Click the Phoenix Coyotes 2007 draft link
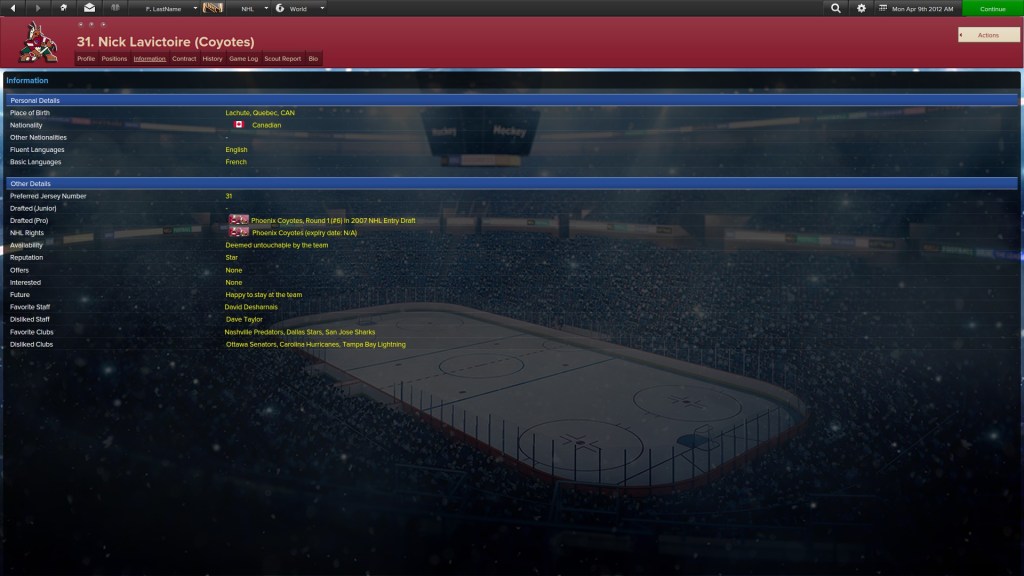The width and height of the screenshot is (1024, 576). pyautogui.click(x=333, y=220)
